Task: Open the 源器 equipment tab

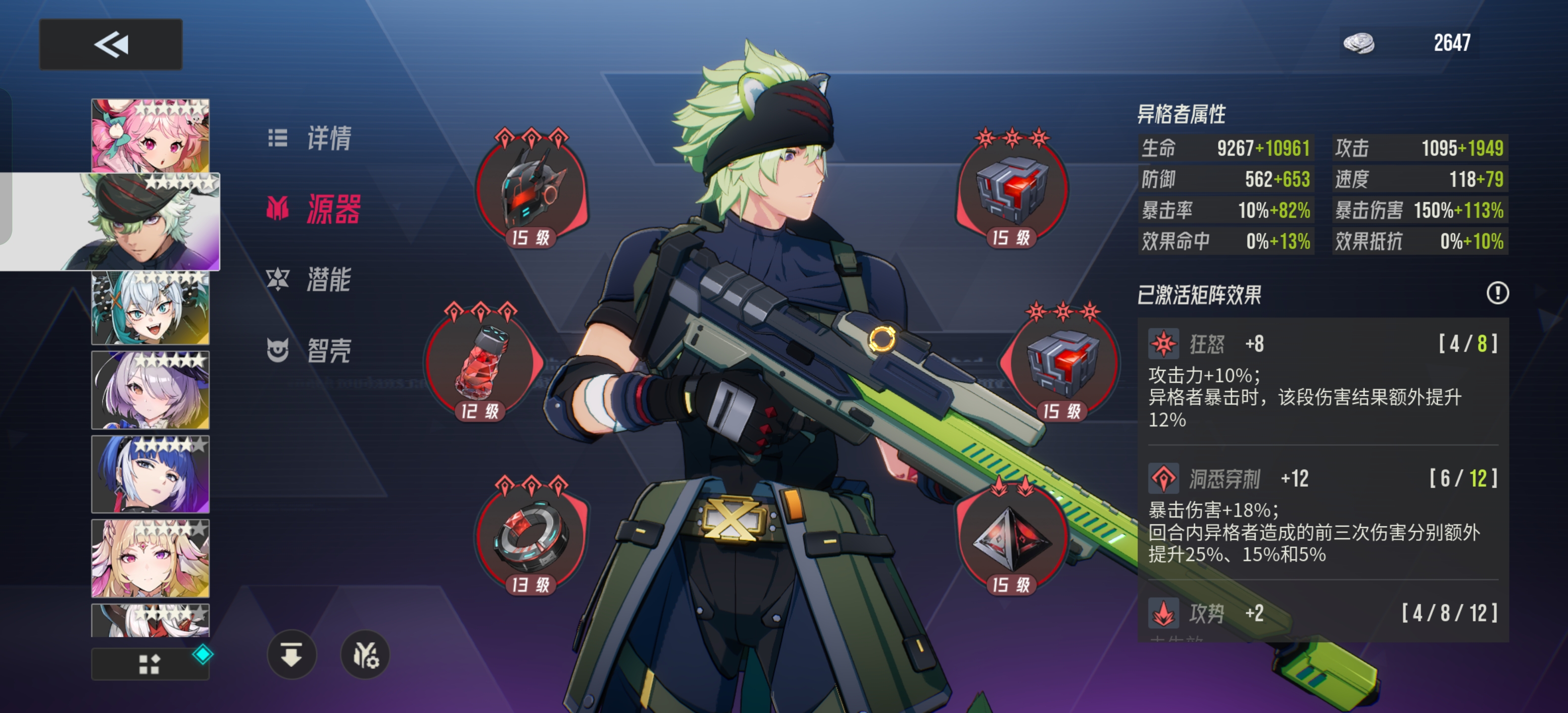Action: (x=314, y=209)
